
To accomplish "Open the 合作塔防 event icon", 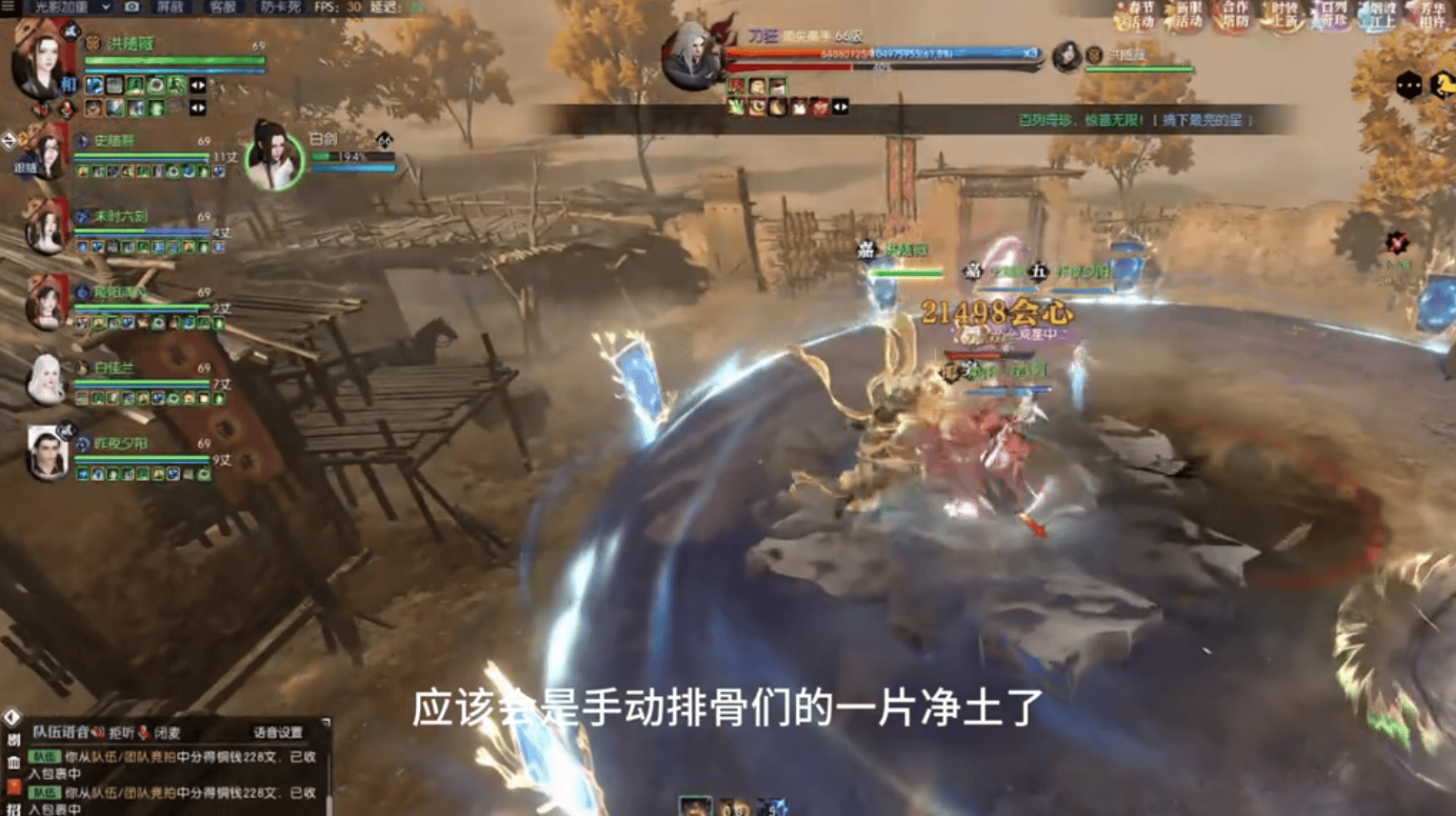I will pos(1235,15).
